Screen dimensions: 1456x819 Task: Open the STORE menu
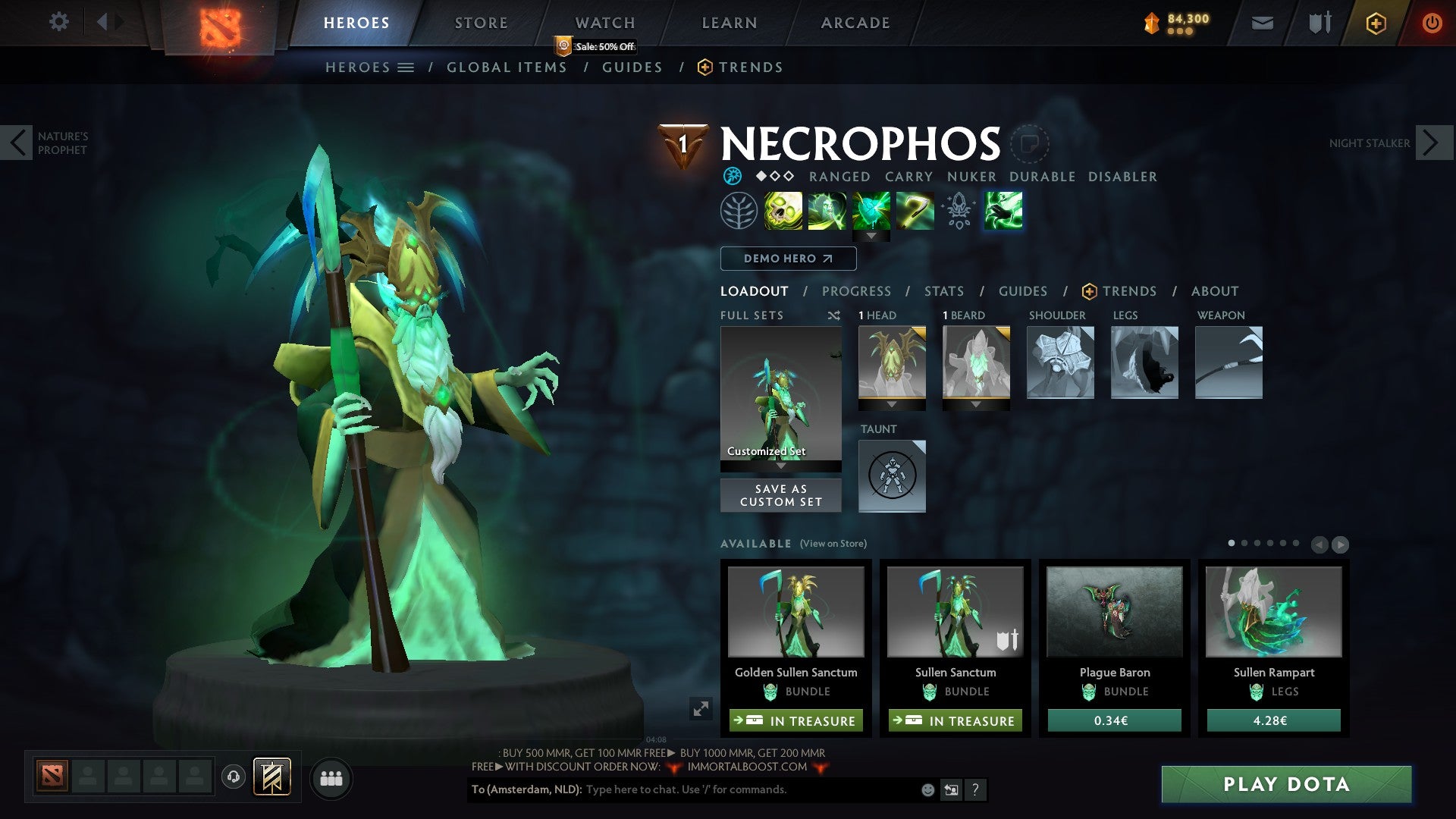480,22
